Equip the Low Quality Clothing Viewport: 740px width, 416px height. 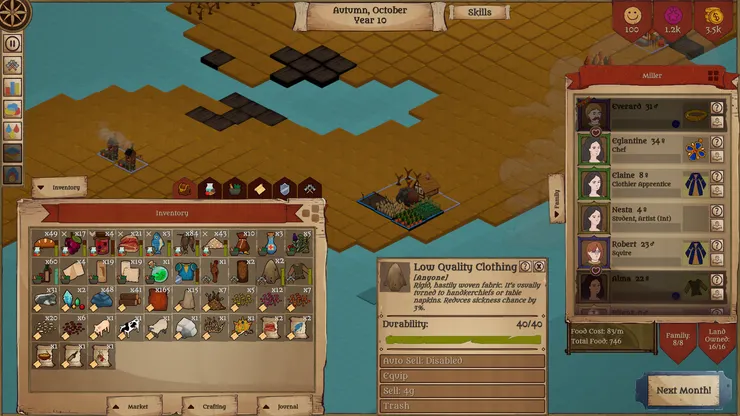[462, 377]
